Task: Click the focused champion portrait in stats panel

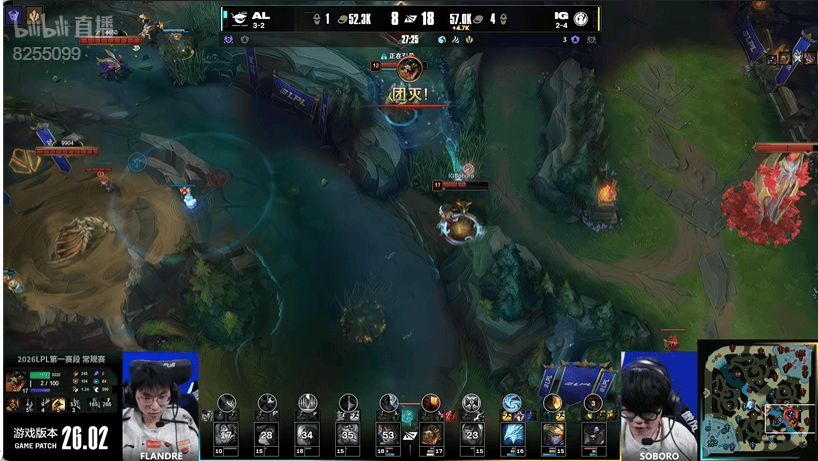Action: 16,381
